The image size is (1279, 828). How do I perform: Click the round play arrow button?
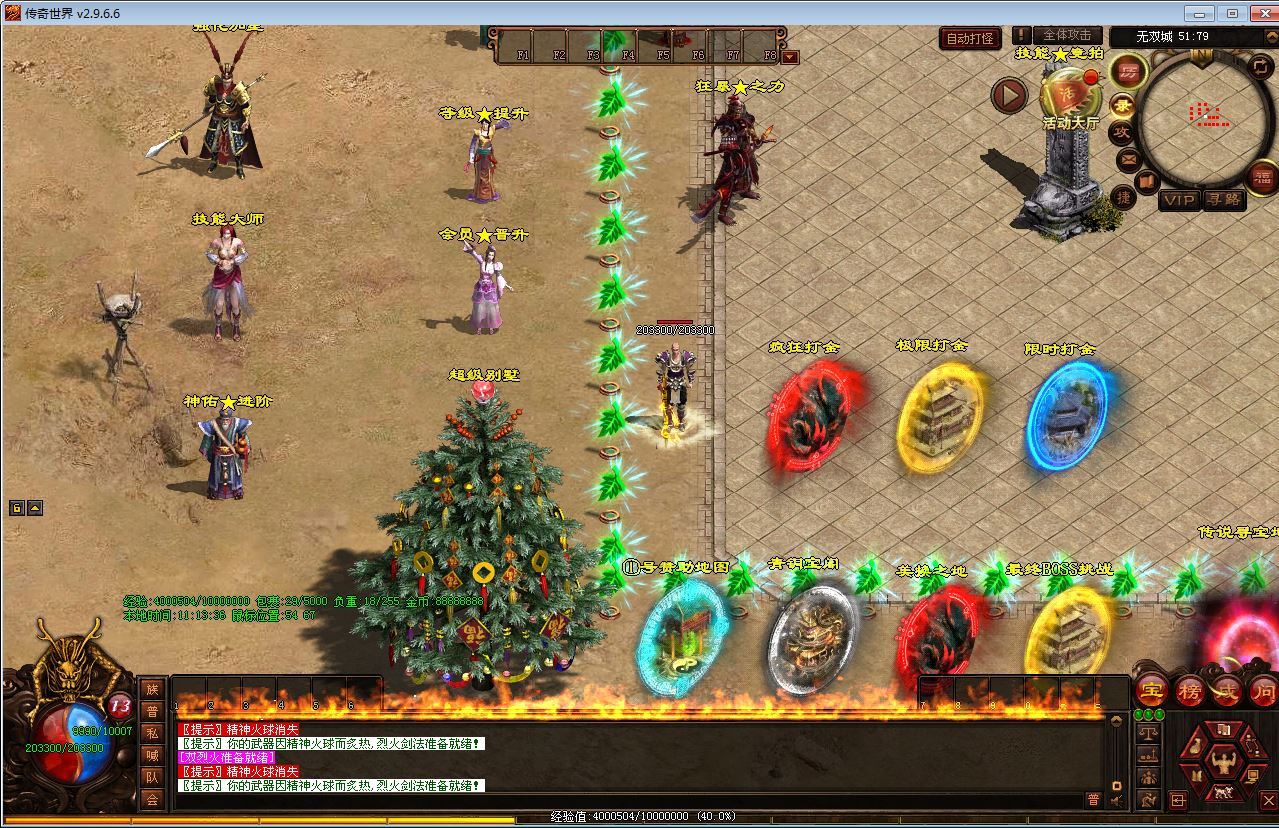(x=1009, y=96)
